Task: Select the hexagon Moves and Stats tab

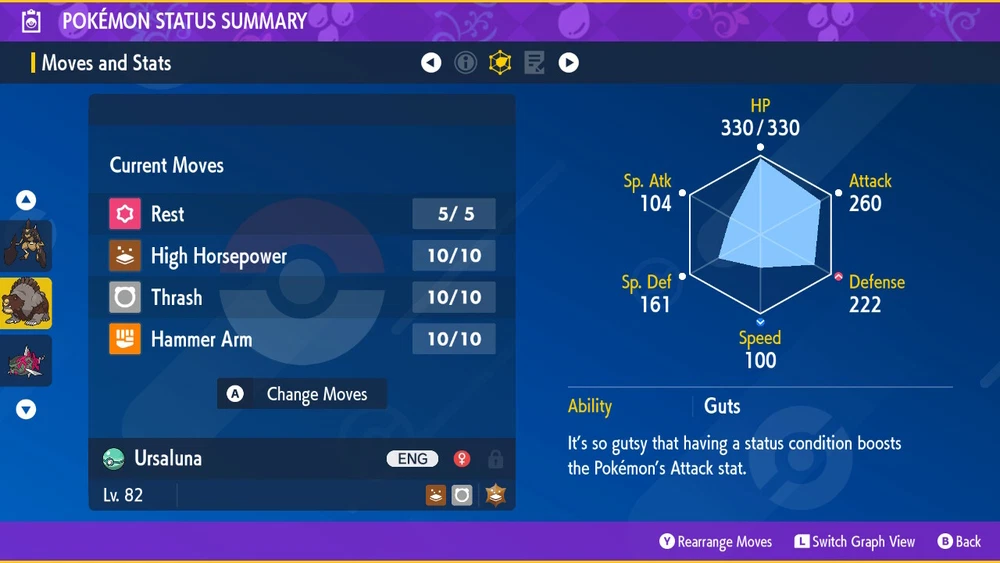Action: click(499, 63)
